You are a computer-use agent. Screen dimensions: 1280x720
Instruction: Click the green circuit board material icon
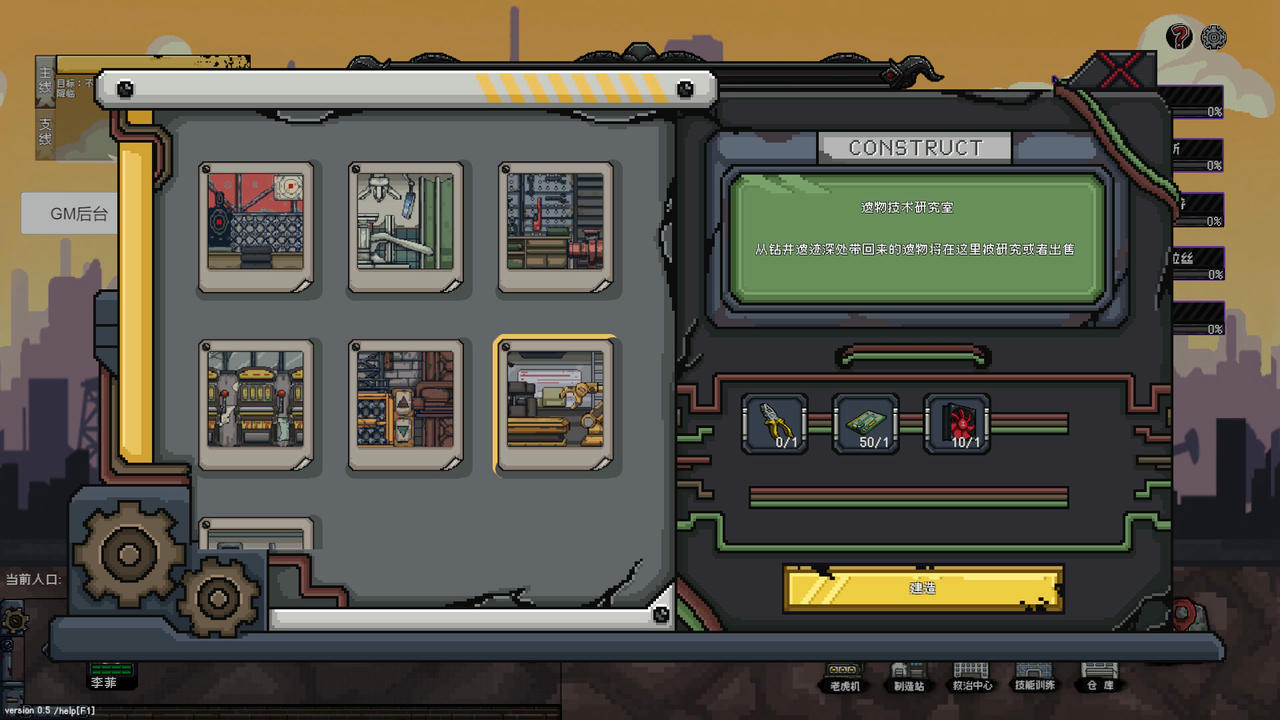[866, 424]
